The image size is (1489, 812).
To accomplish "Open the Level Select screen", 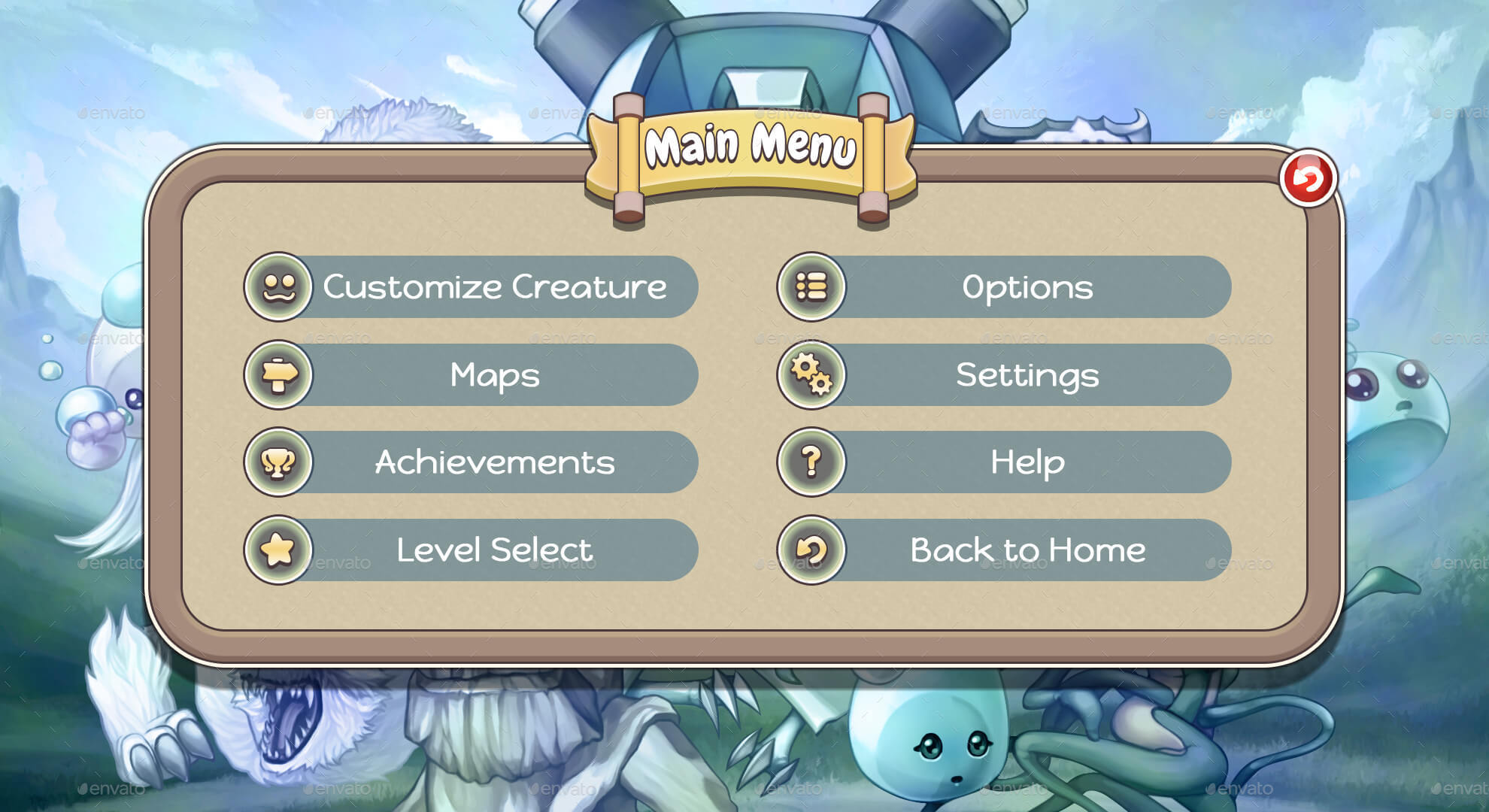I will click(496, 550).
